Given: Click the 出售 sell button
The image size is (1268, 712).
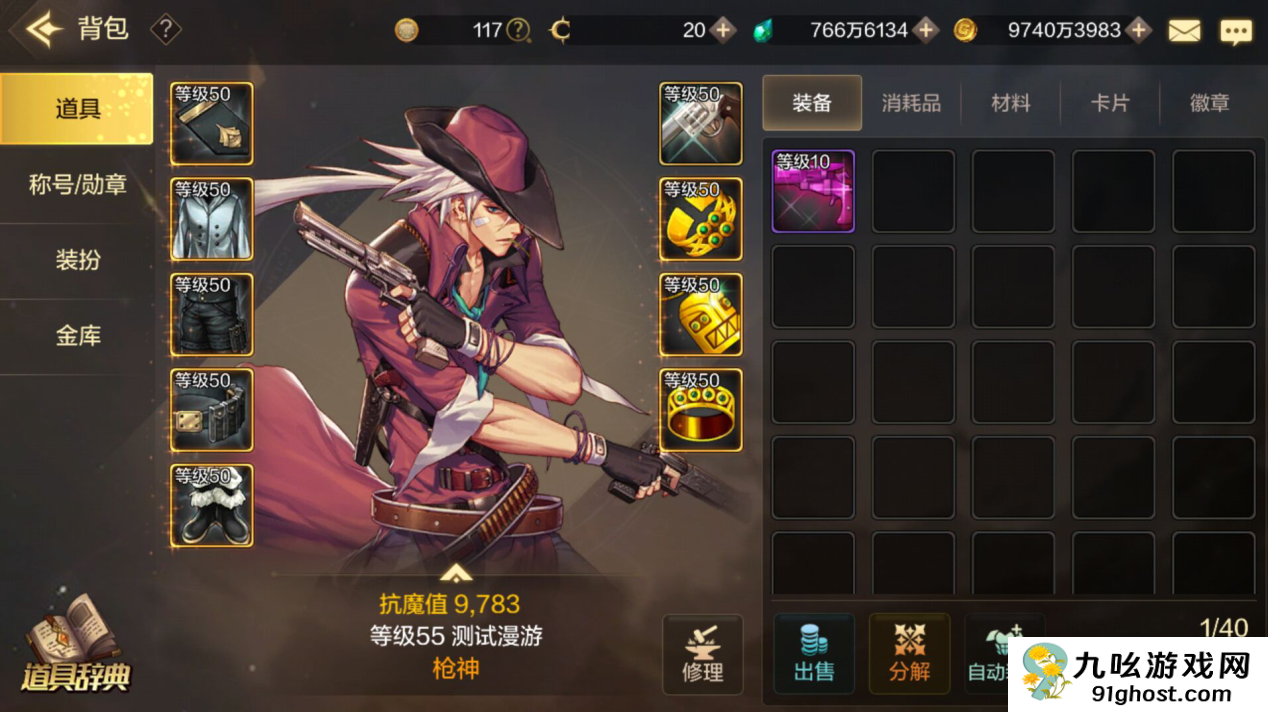Looking at the screenshot, I should tap(814, 654).
